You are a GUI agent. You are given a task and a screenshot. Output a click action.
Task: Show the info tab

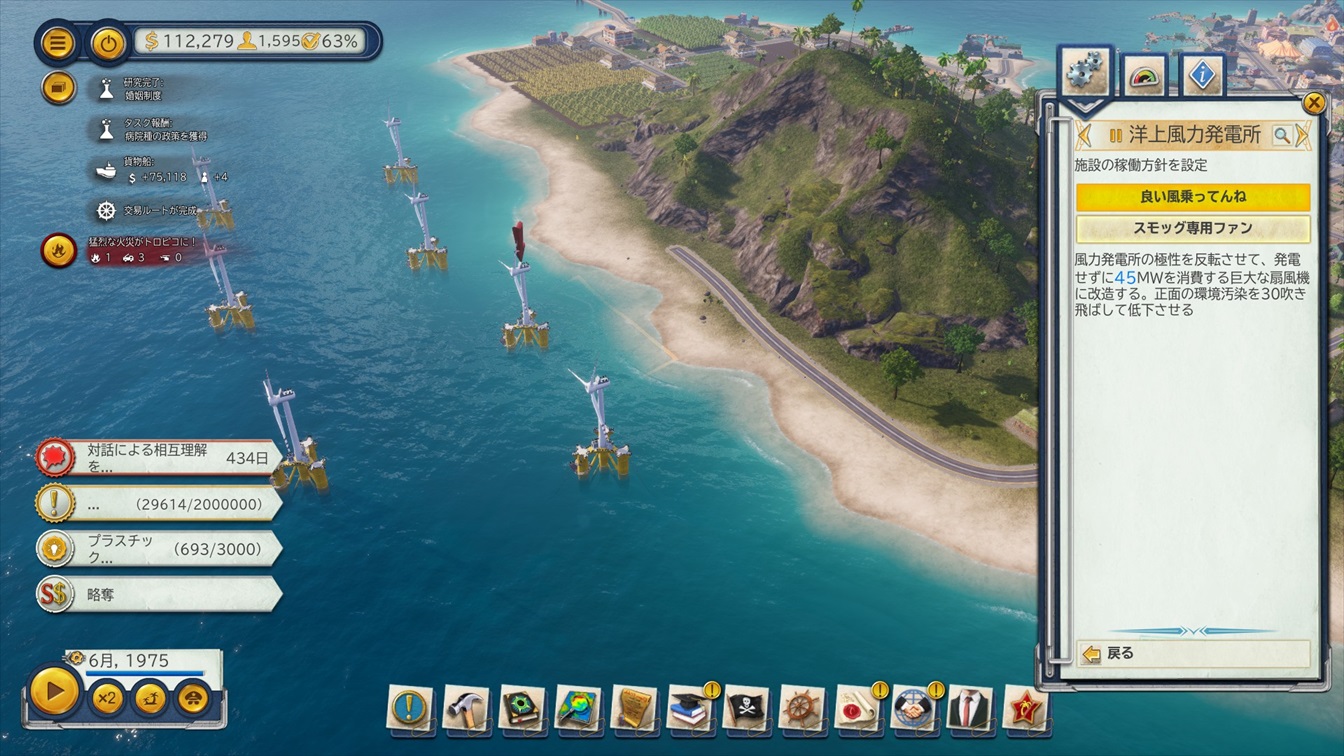(x=1201, y=76)
